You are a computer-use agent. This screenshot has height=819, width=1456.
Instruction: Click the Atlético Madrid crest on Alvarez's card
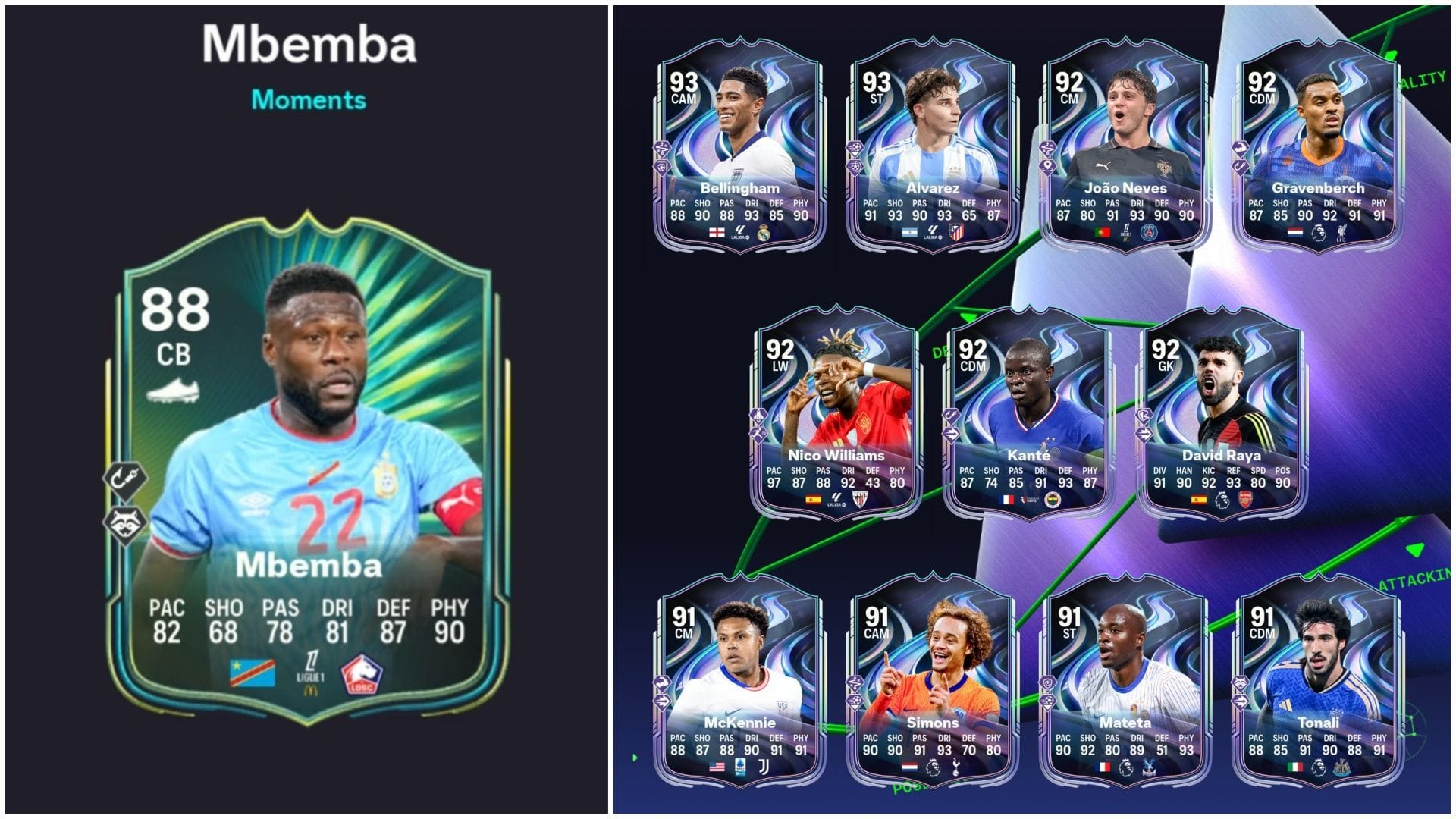pyautogui.click(x=956, y=233)
